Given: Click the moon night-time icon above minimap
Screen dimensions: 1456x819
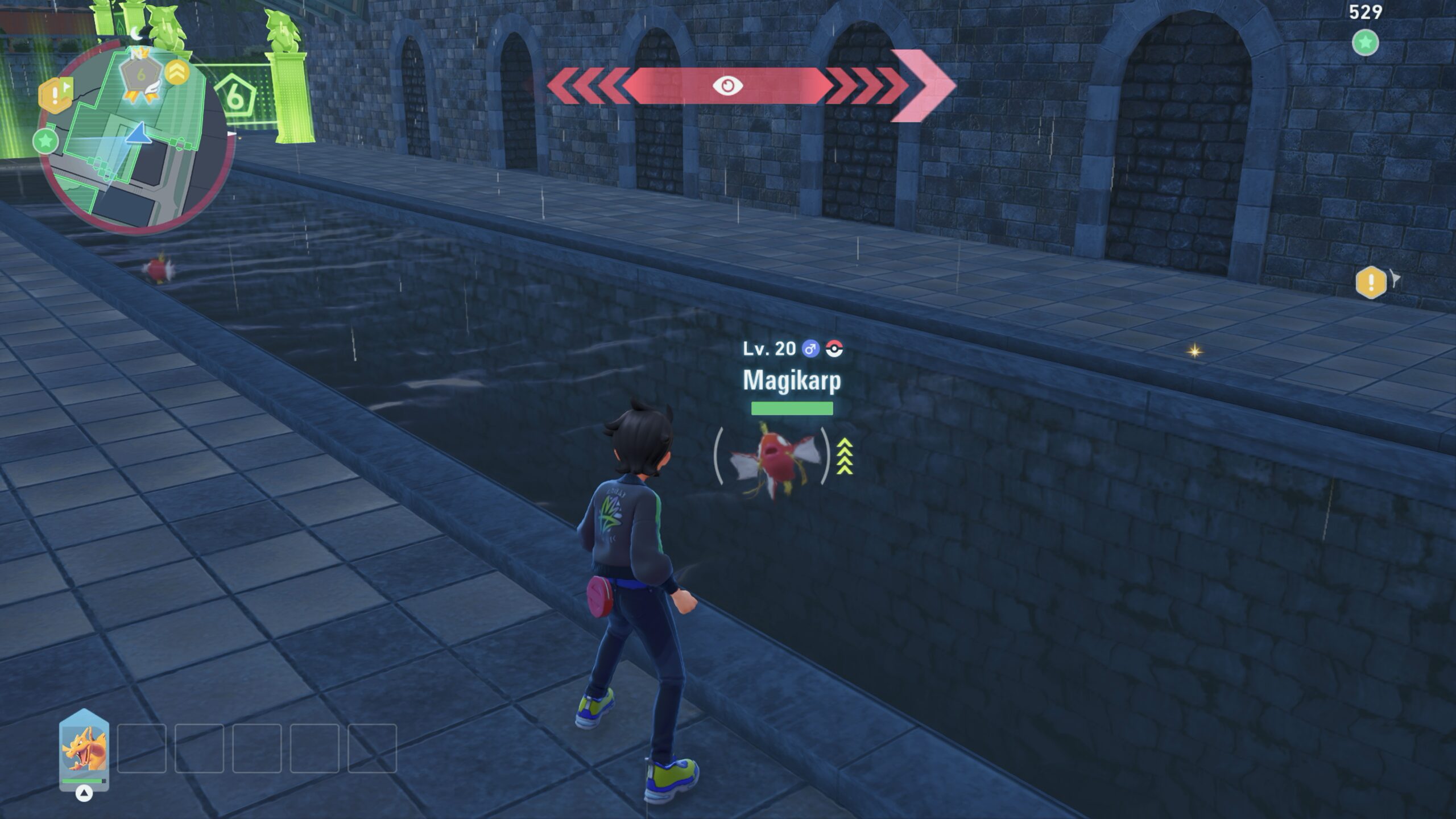Looking at the screenshot, I should [137, 34].
